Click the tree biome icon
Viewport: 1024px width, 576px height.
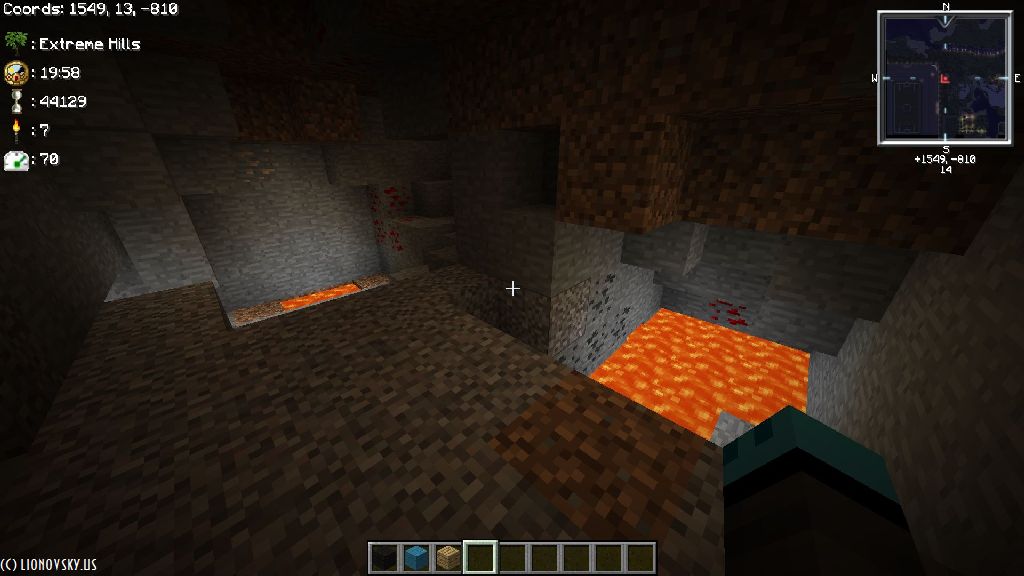(x=15, y=43)
